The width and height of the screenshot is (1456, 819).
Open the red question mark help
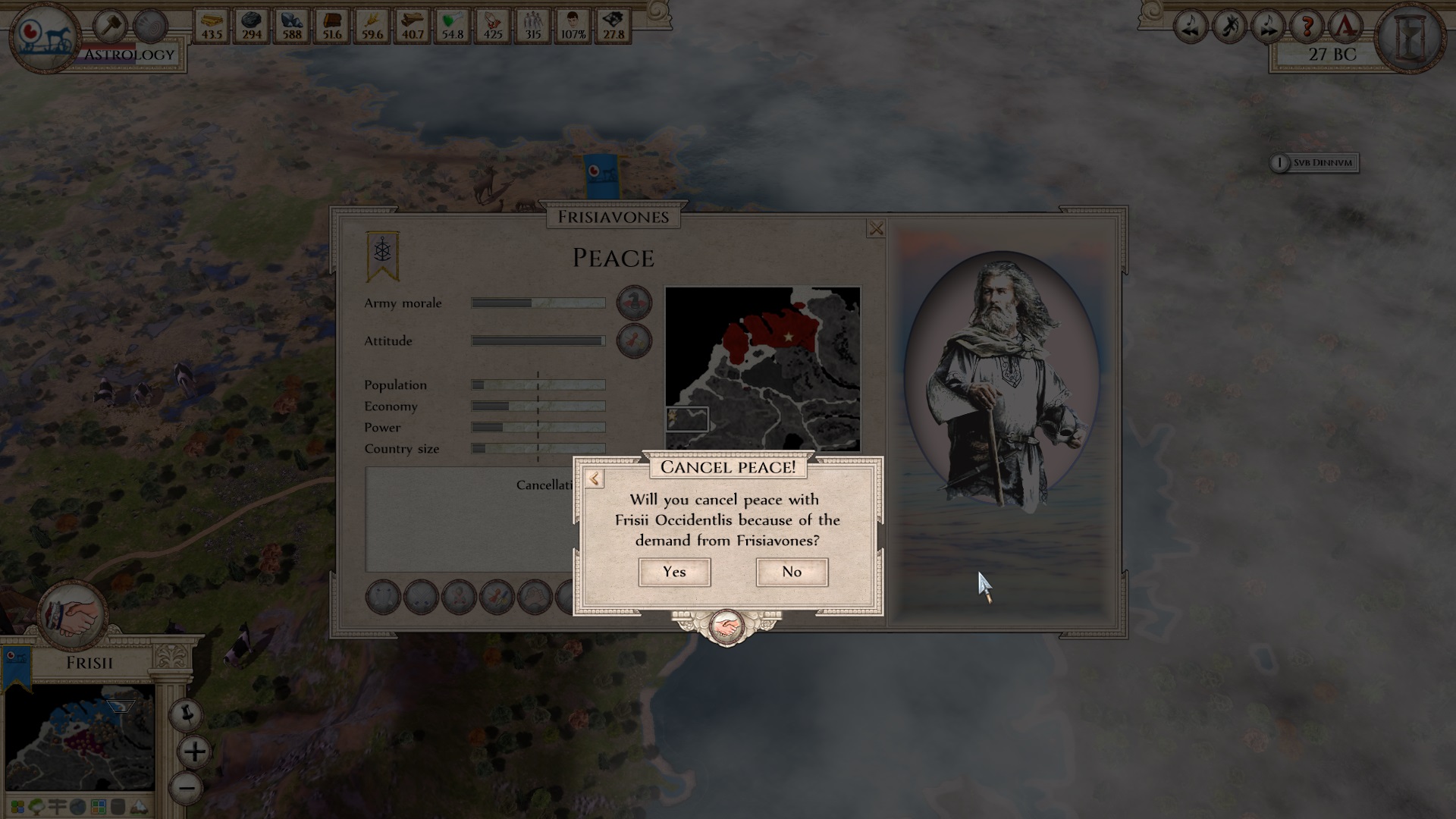pos(1307,27)
